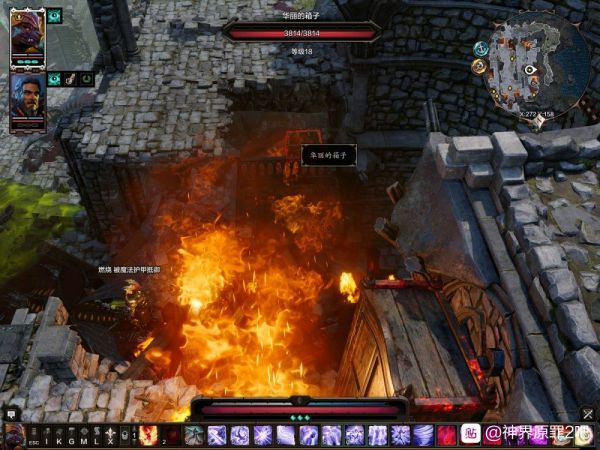This screenshot has width=600, height=450.
Task: Click the orange swirl button beside minimap
Action: coord(479,66)
